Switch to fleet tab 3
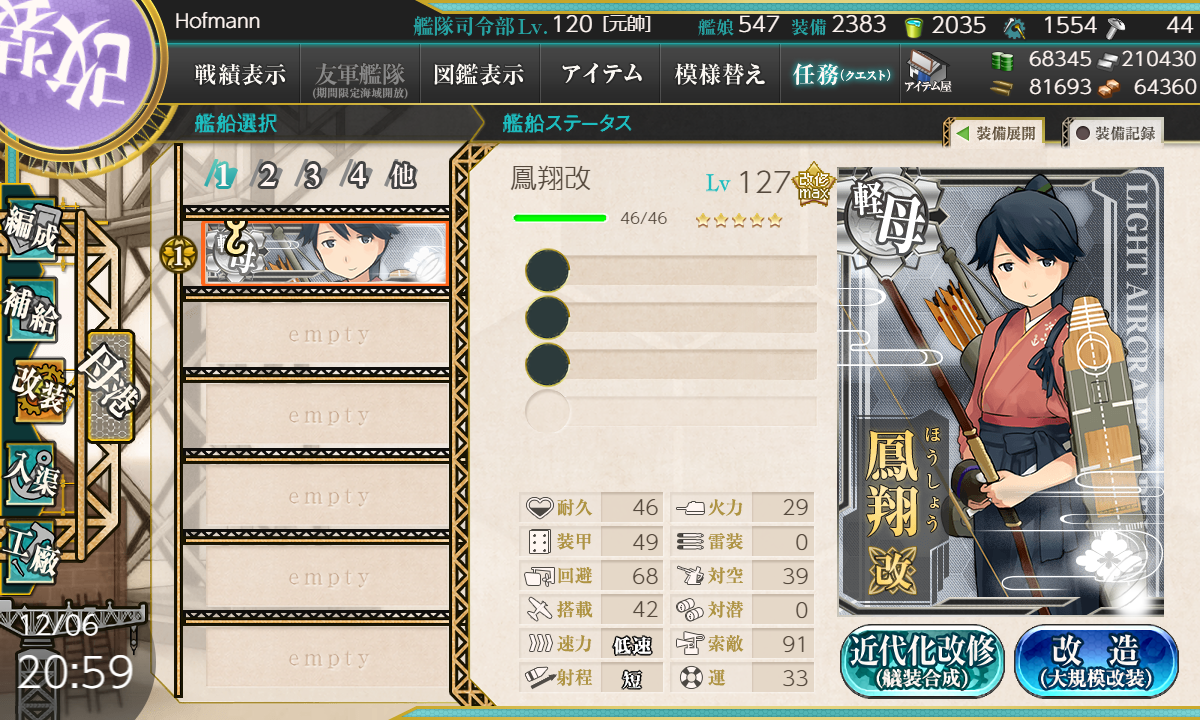This screenshot has height=720, width=1200. click(312, 177)
